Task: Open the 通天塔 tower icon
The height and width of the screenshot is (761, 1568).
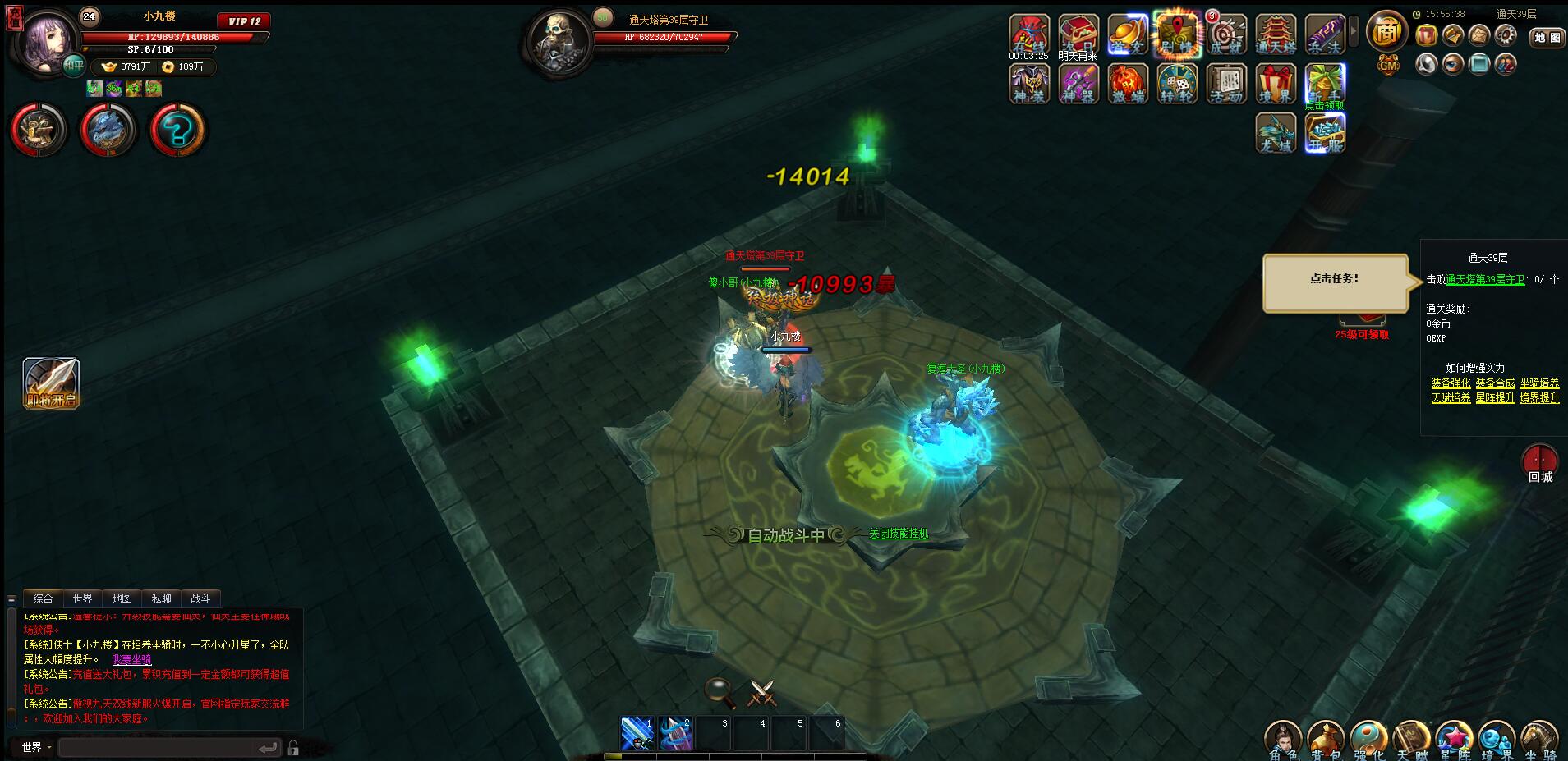Action: [x=1276, y=35]
